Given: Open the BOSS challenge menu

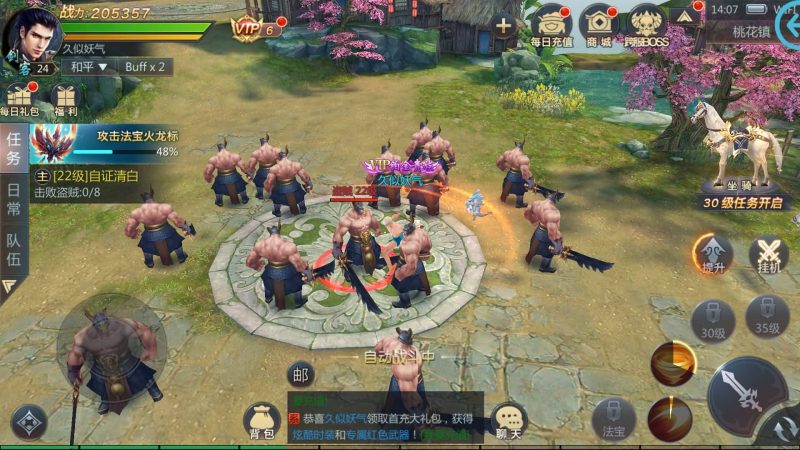Looking at the screenshot, I should pyautogui.click(x=647, y=25).
